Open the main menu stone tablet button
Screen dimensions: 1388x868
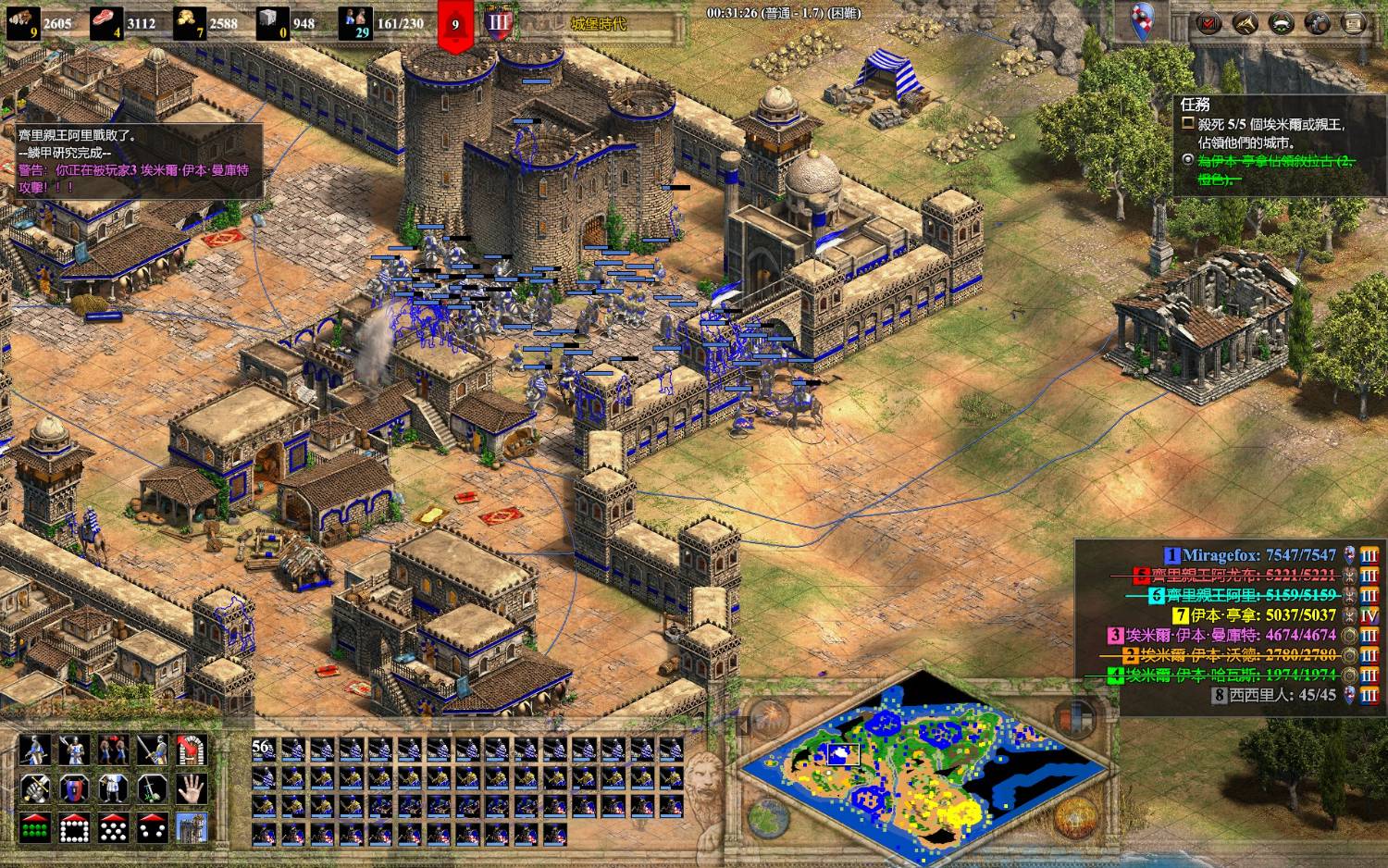tap(1353, 23)
